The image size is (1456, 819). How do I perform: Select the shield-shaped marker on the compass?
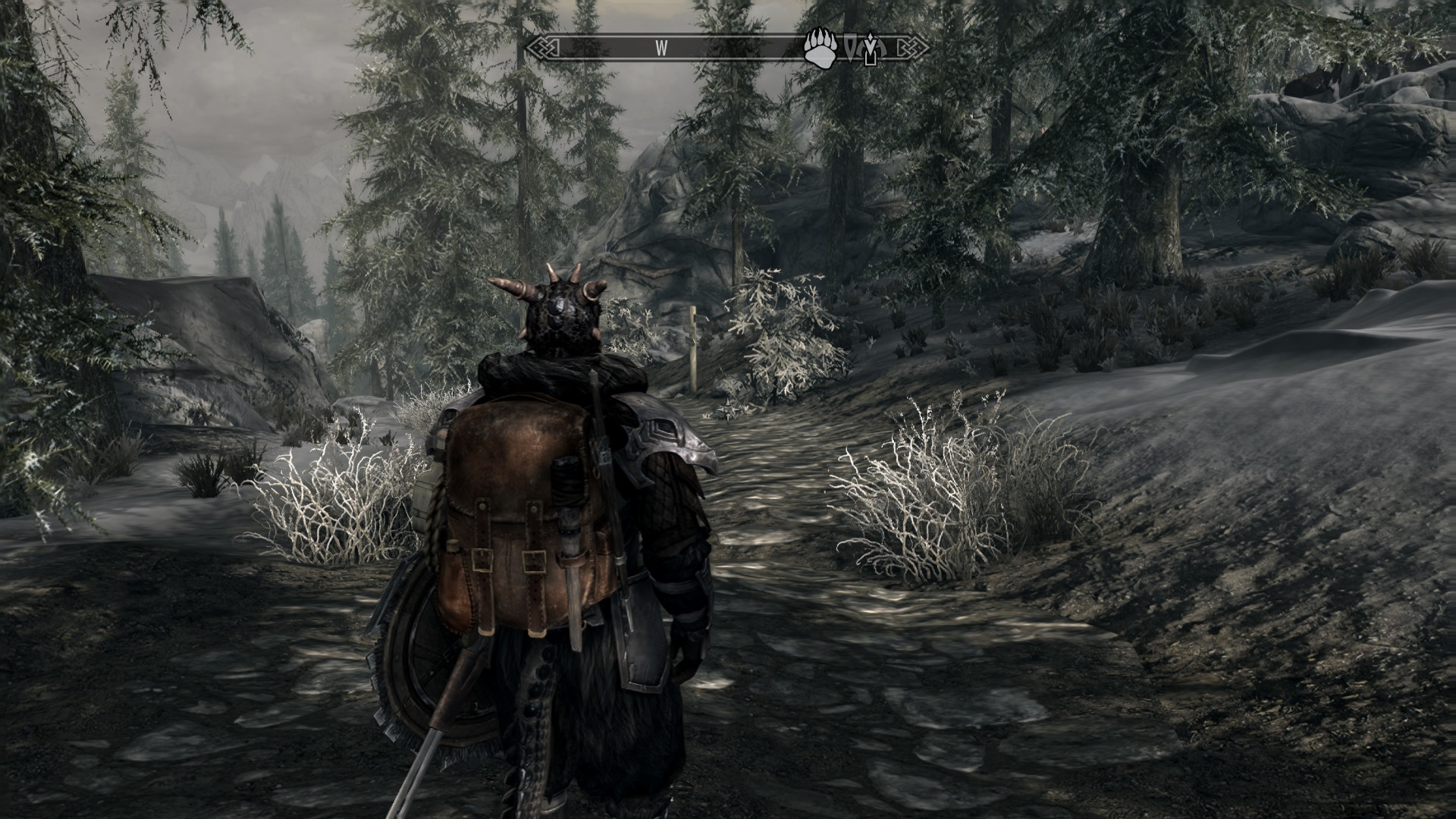point(854,49)
